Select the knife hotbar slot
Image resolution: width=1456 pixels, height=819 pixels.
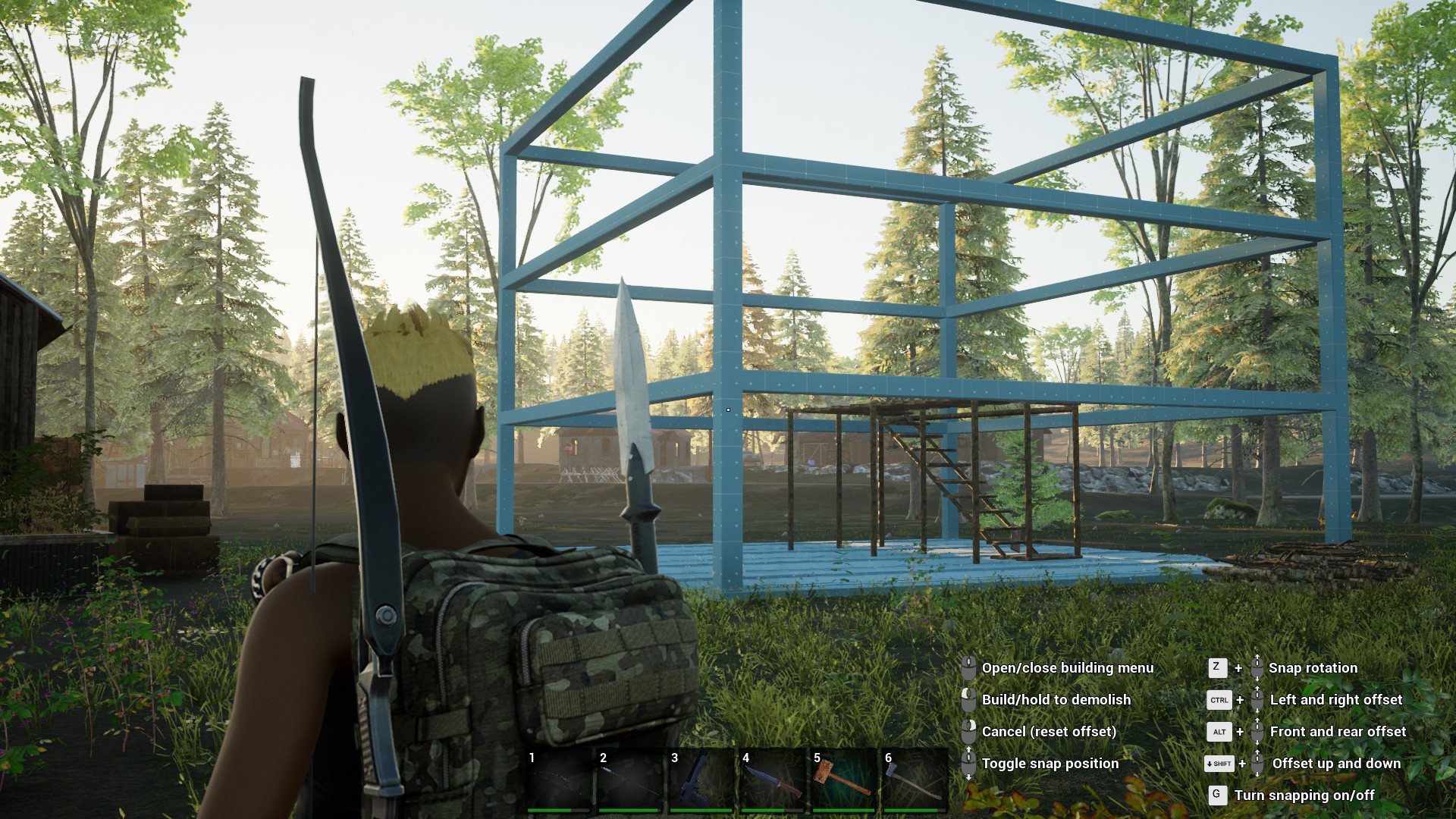(x=773, y=780)
